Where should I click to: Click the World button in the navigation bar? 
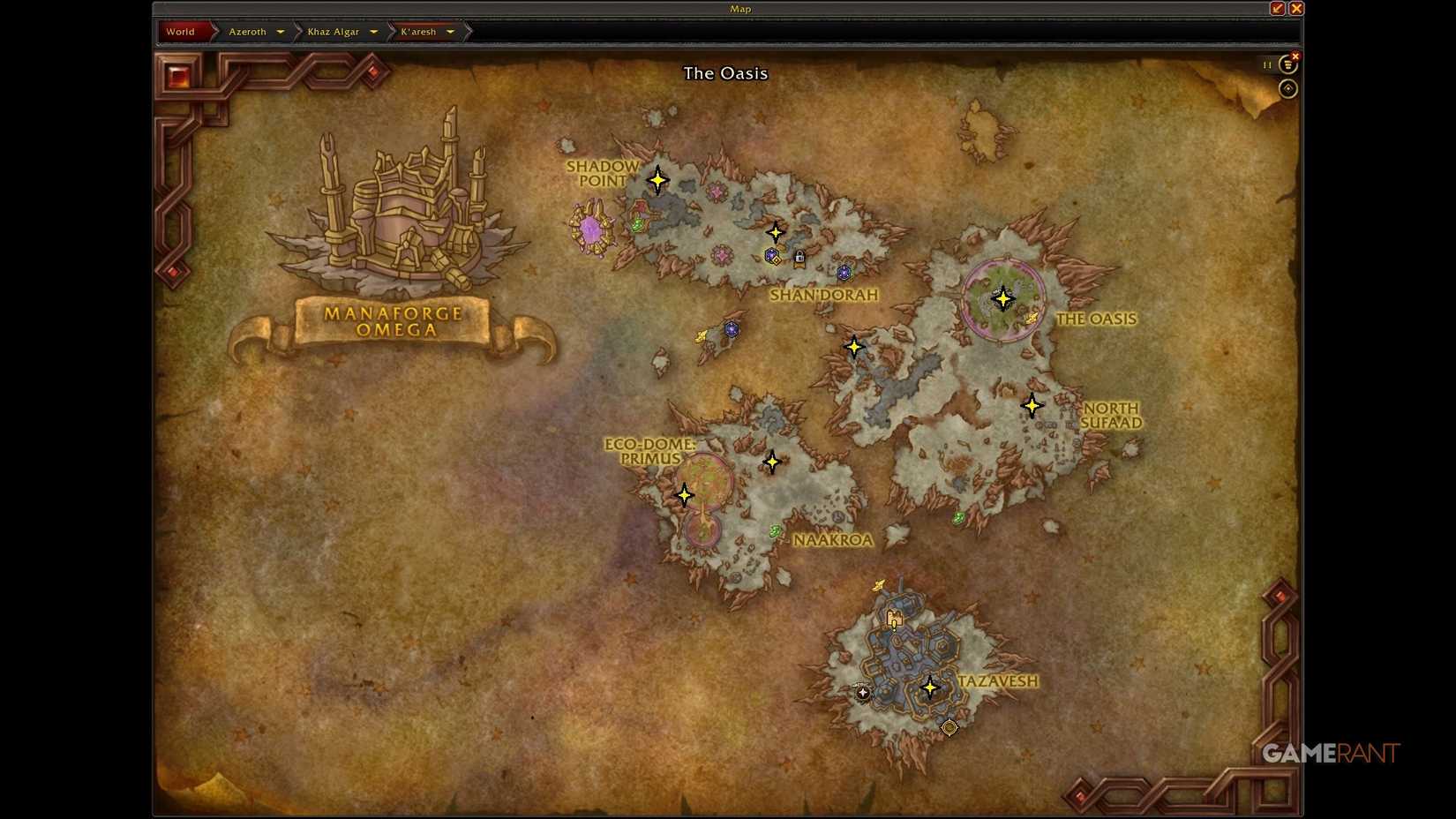pyautogui.click(x=180, y=31)
